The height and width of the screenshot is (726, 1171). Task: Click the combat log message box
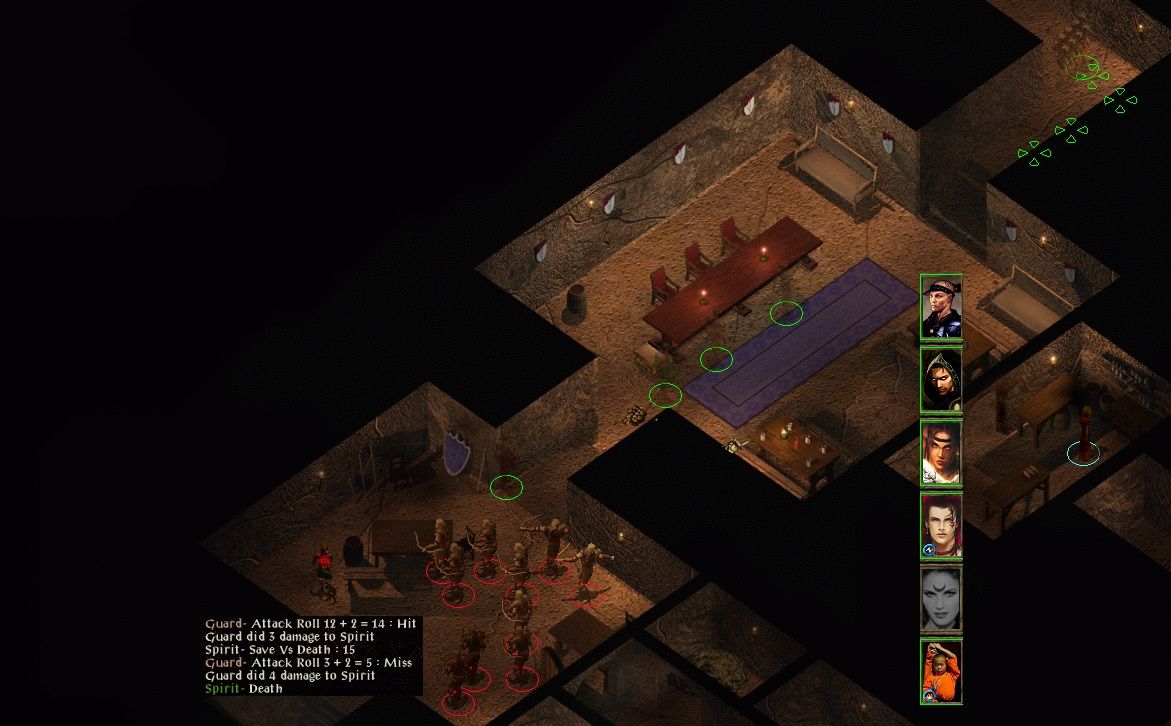(312, 655)
